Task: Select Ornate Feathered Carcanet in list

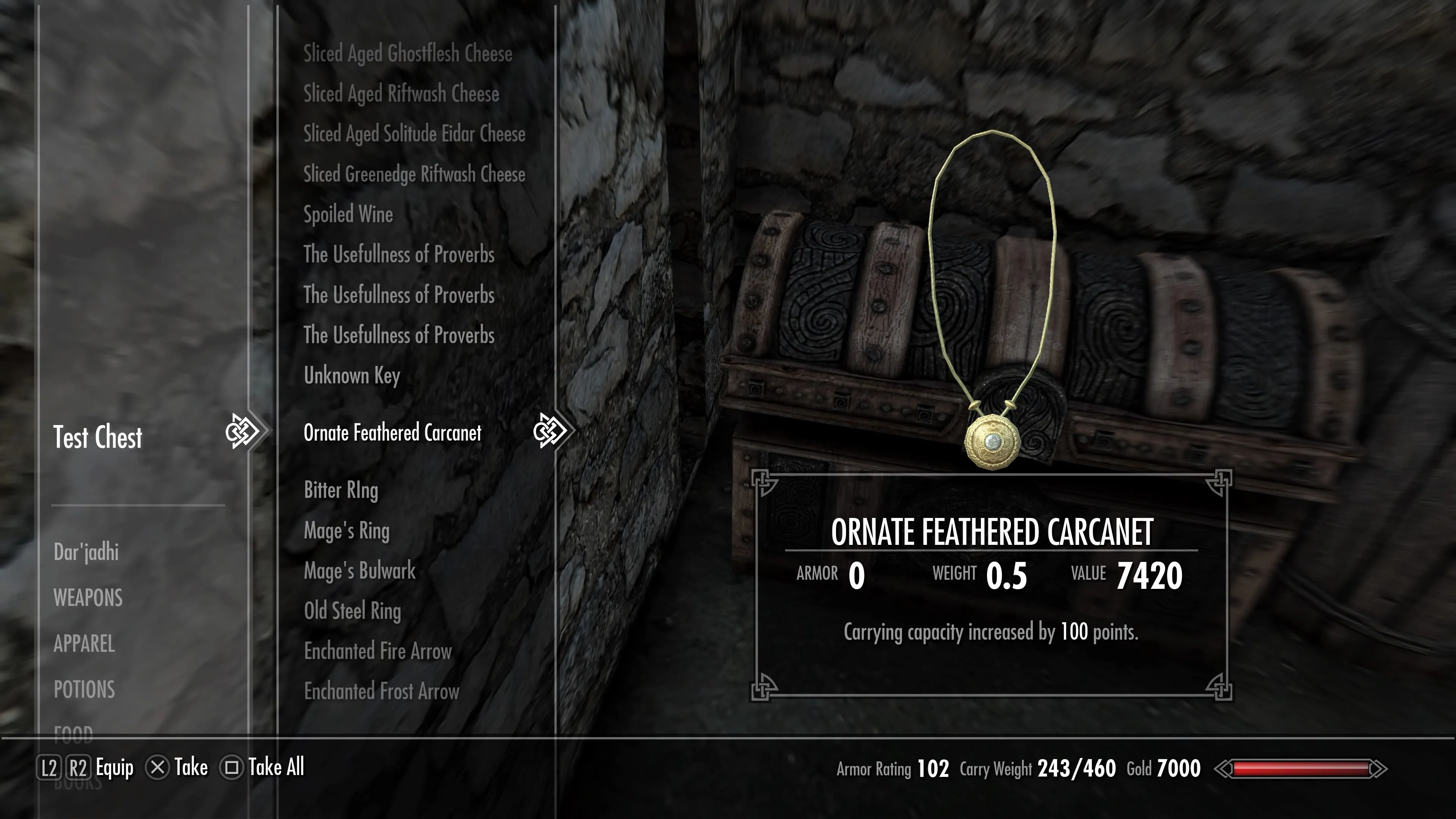Action: (x=392, y=433)
